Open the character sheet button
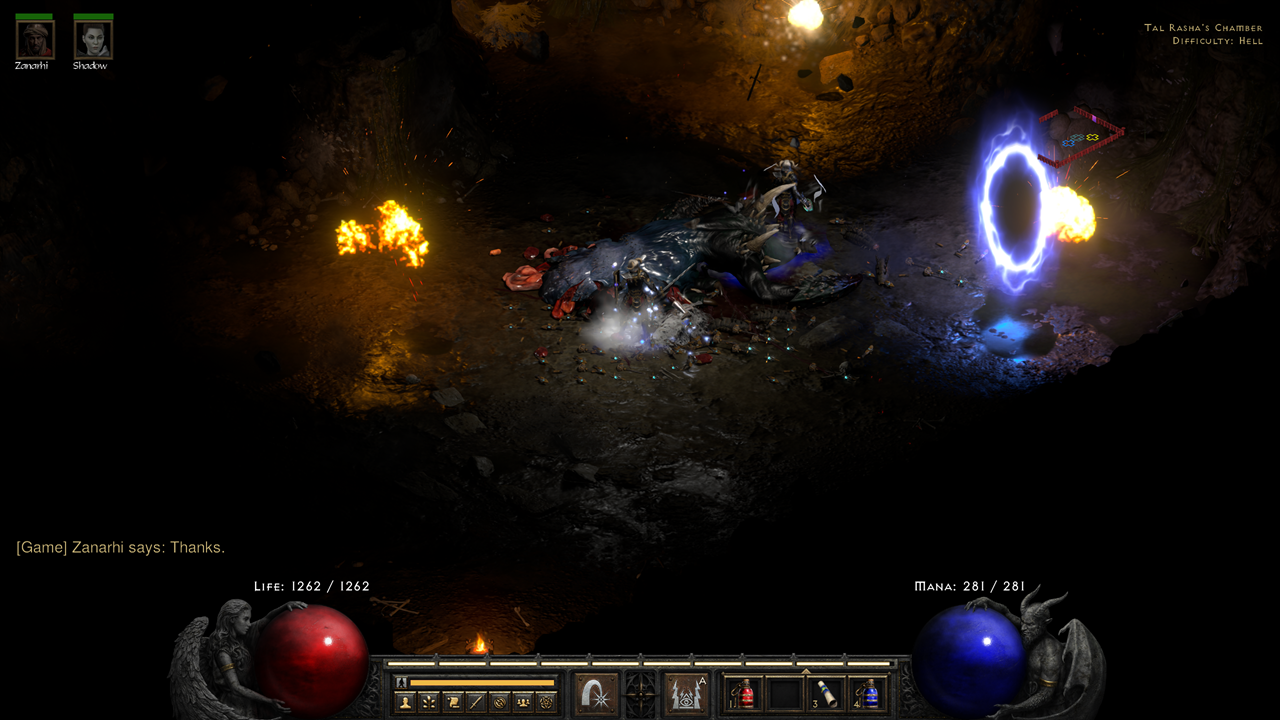 coord(406,702)
